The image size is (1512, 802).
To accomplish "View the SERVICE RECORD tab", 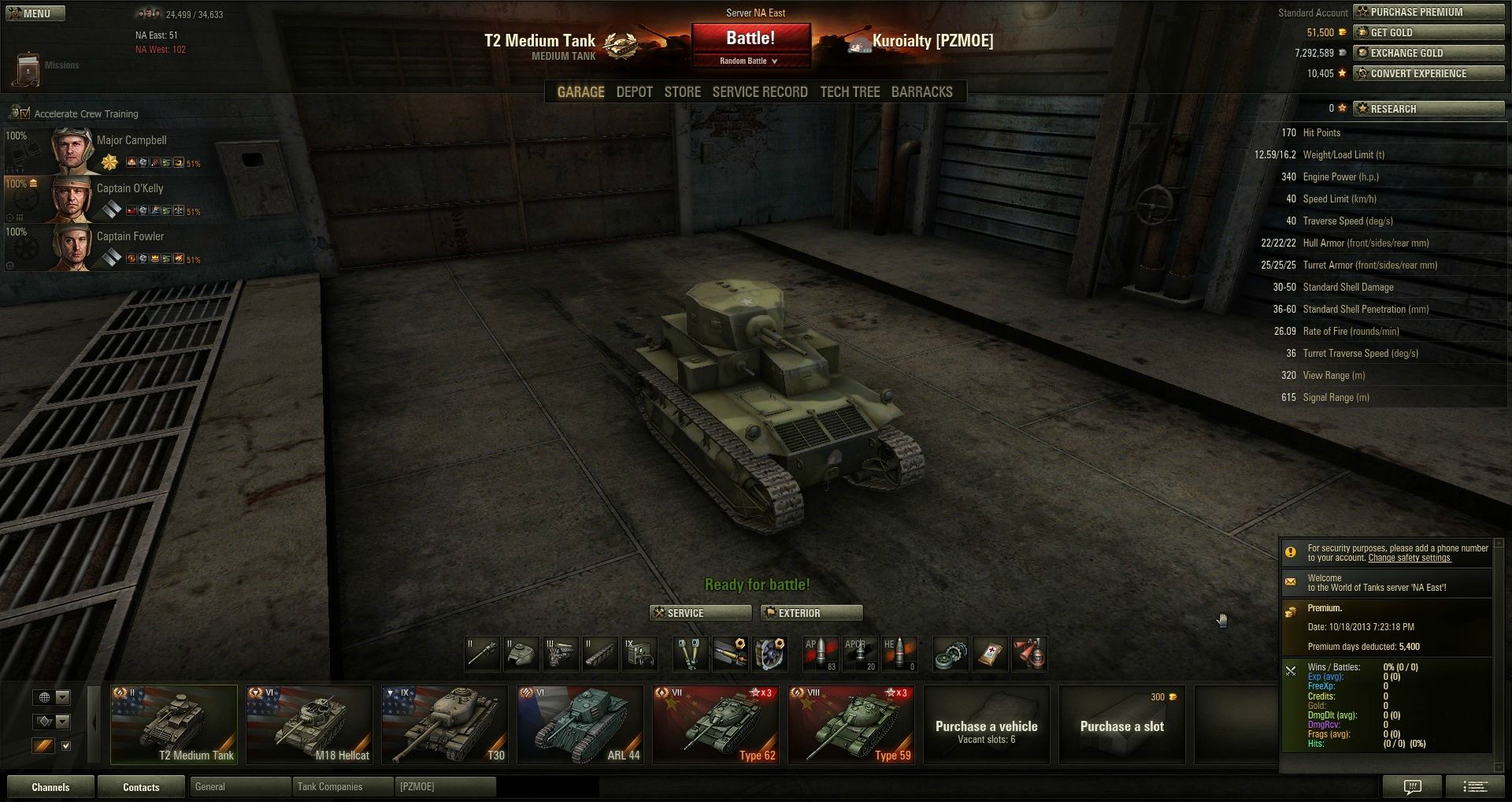I will (760, 92).
